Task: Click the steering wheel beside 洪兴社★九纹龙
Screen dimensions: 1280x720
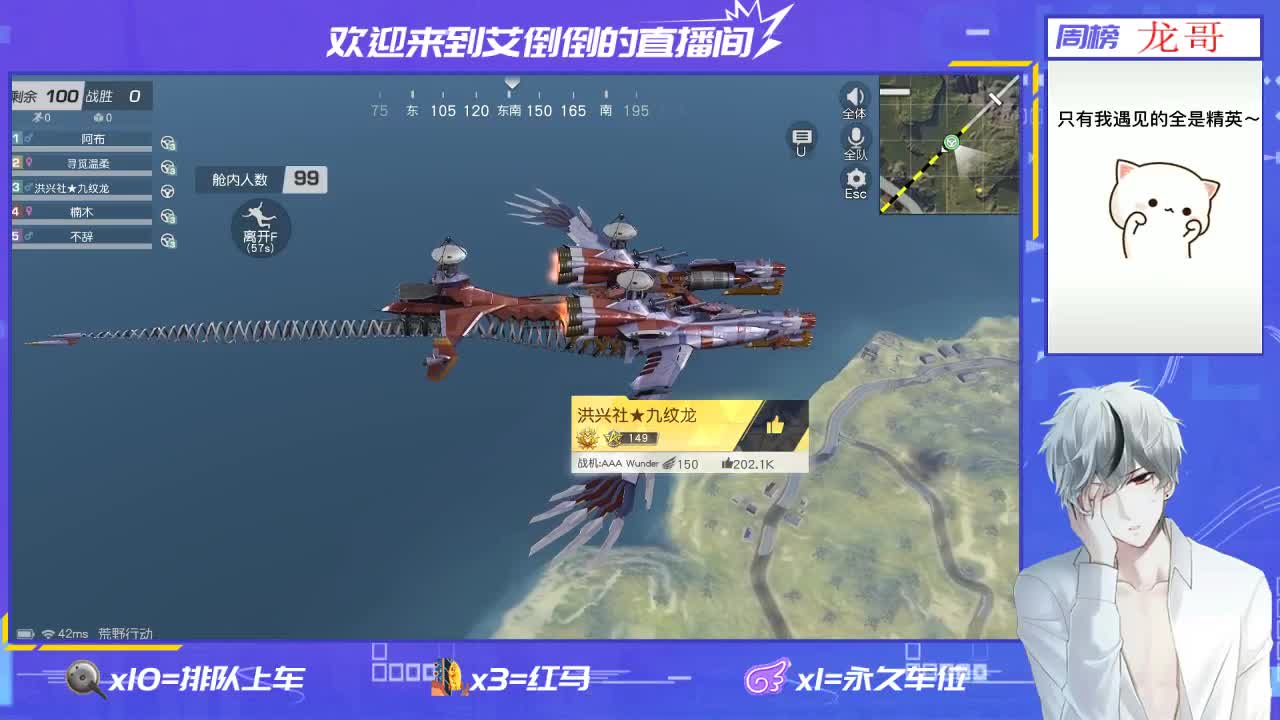Action: [168, 189]
